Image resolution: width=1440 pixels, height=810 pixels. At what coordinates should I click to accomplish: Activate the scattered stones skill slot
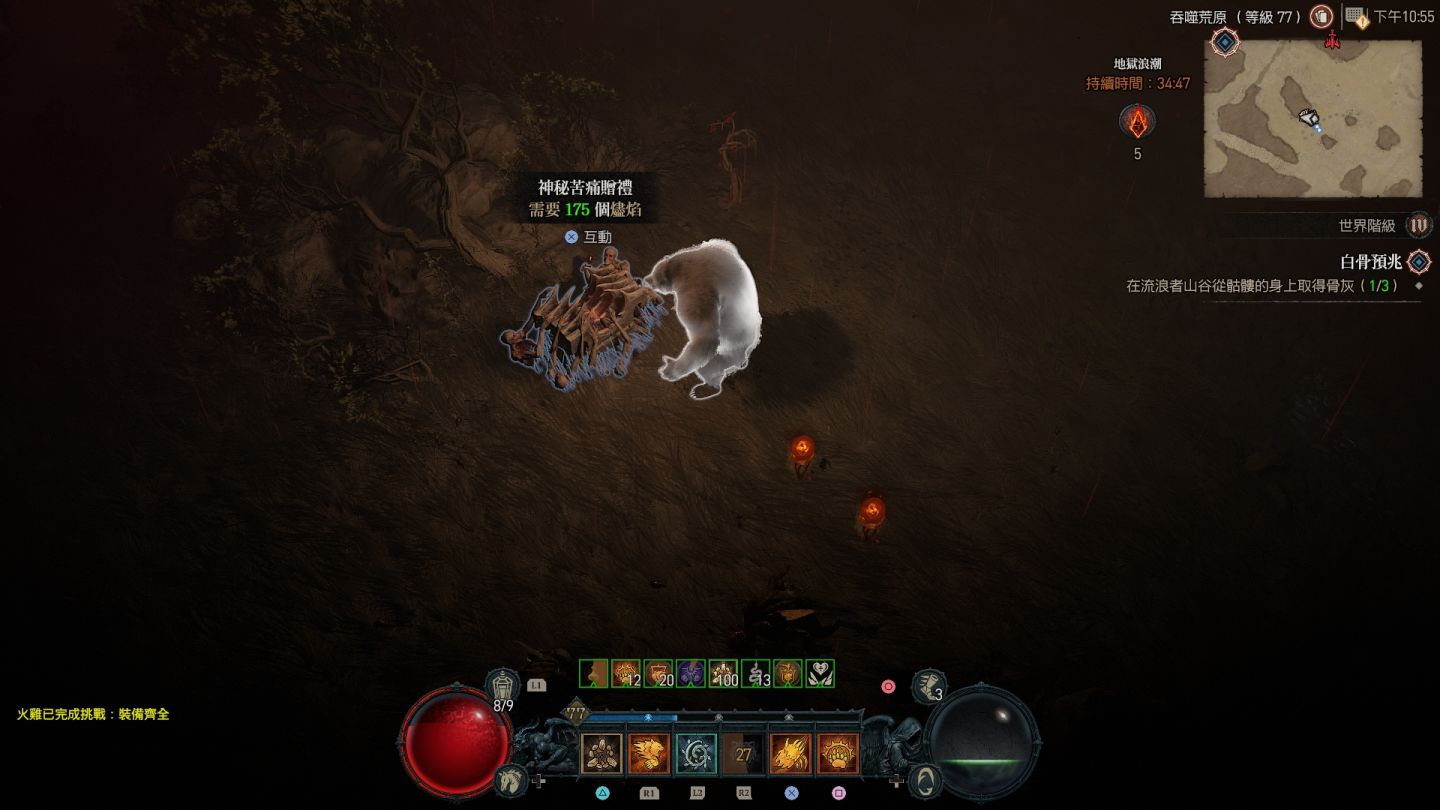602,754
